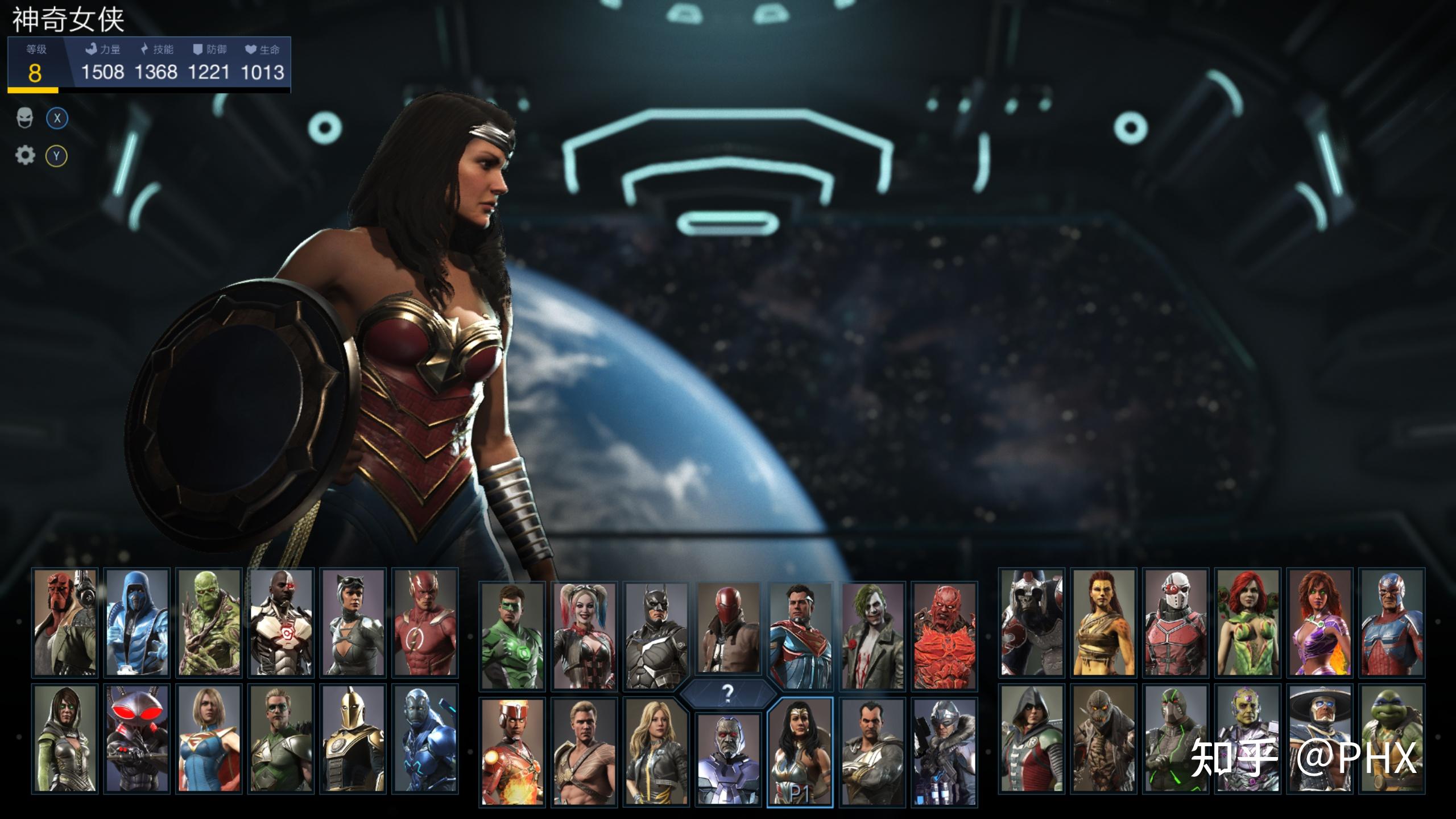Choose Sub-Zero from the roster
The height and width of the screenshot is (819, 1456).
137,623
